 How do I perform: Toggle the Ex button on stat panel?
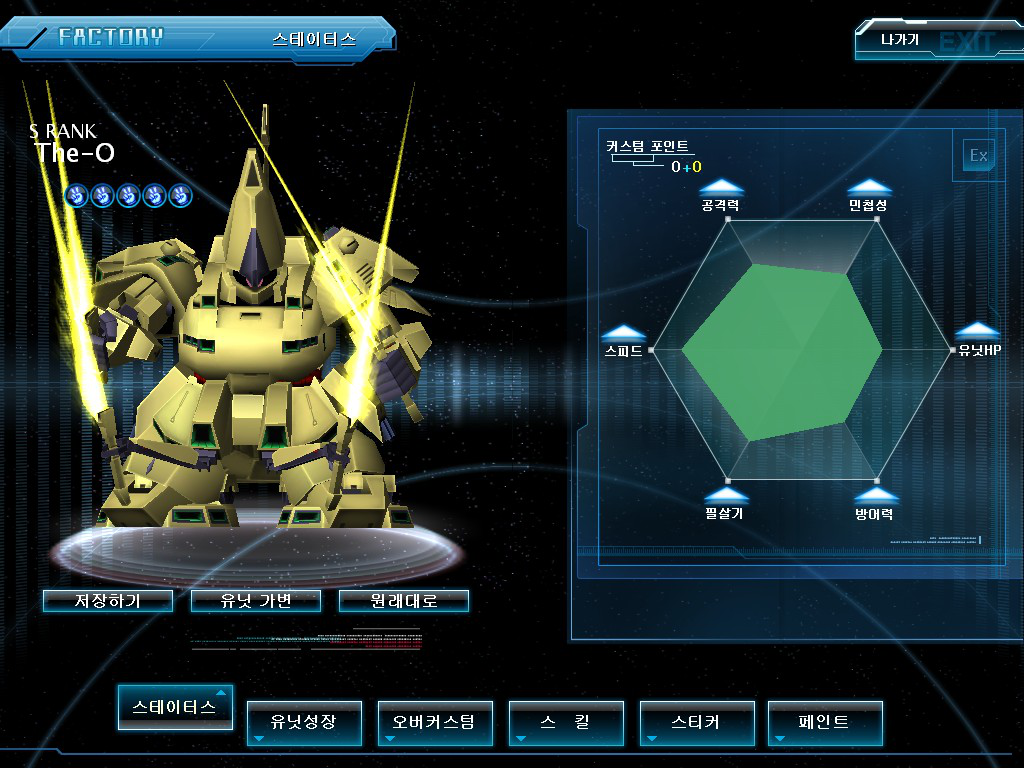978,155
